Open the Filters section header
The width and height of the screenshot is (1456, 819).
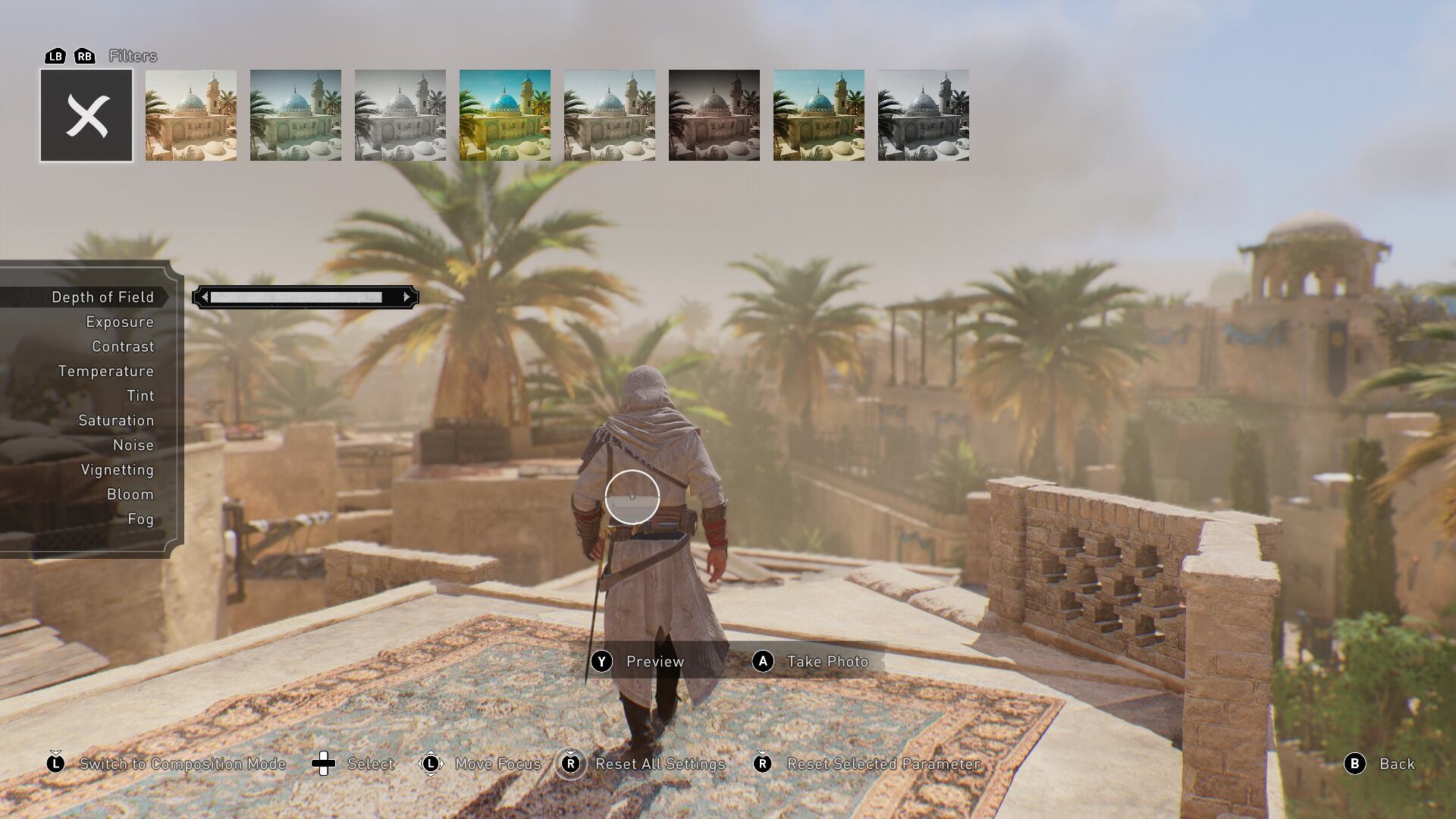pos(133,55)
